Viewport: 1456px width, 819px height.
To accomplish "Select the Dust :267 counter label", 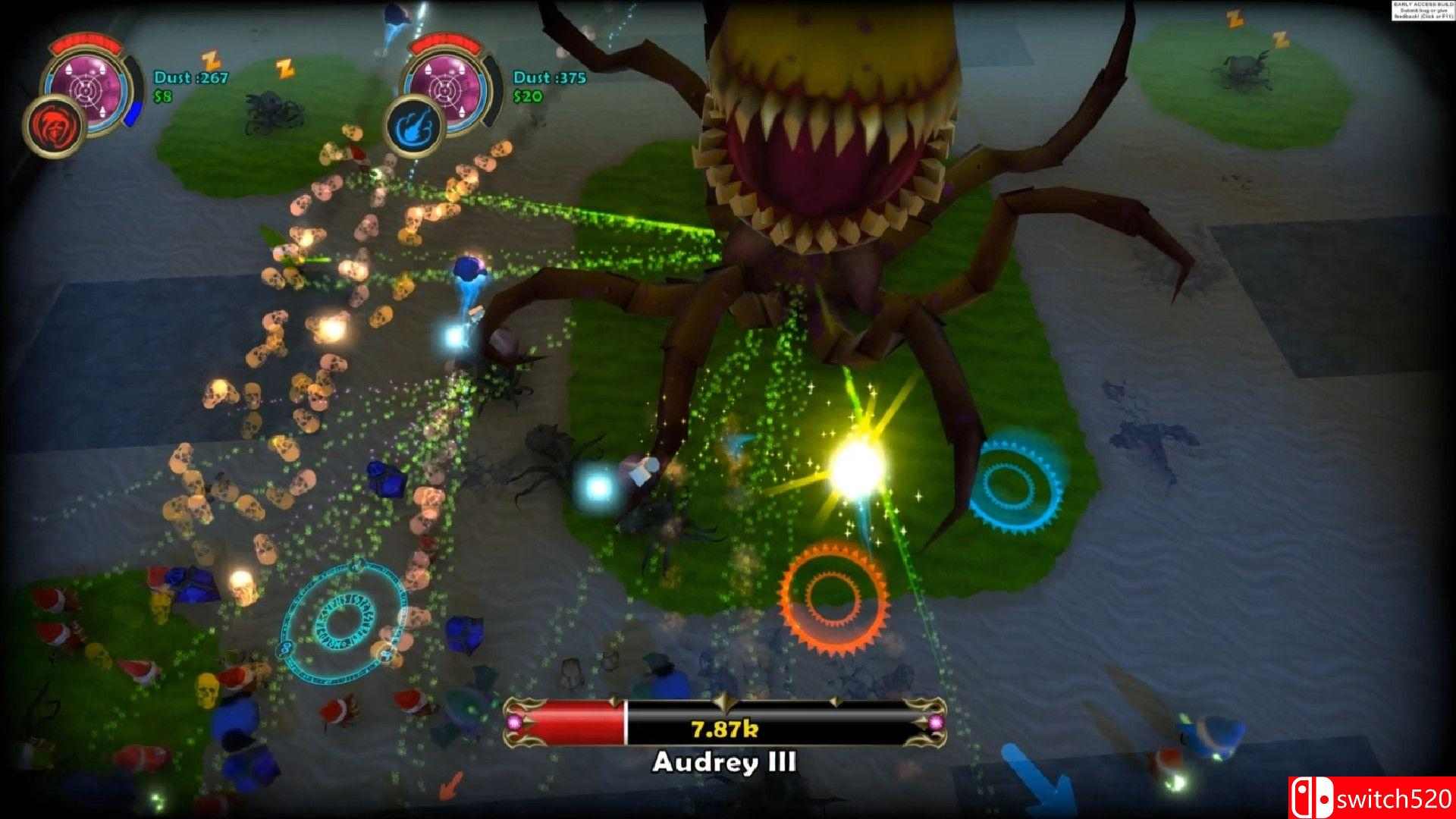I will click(x=191, y=77).
